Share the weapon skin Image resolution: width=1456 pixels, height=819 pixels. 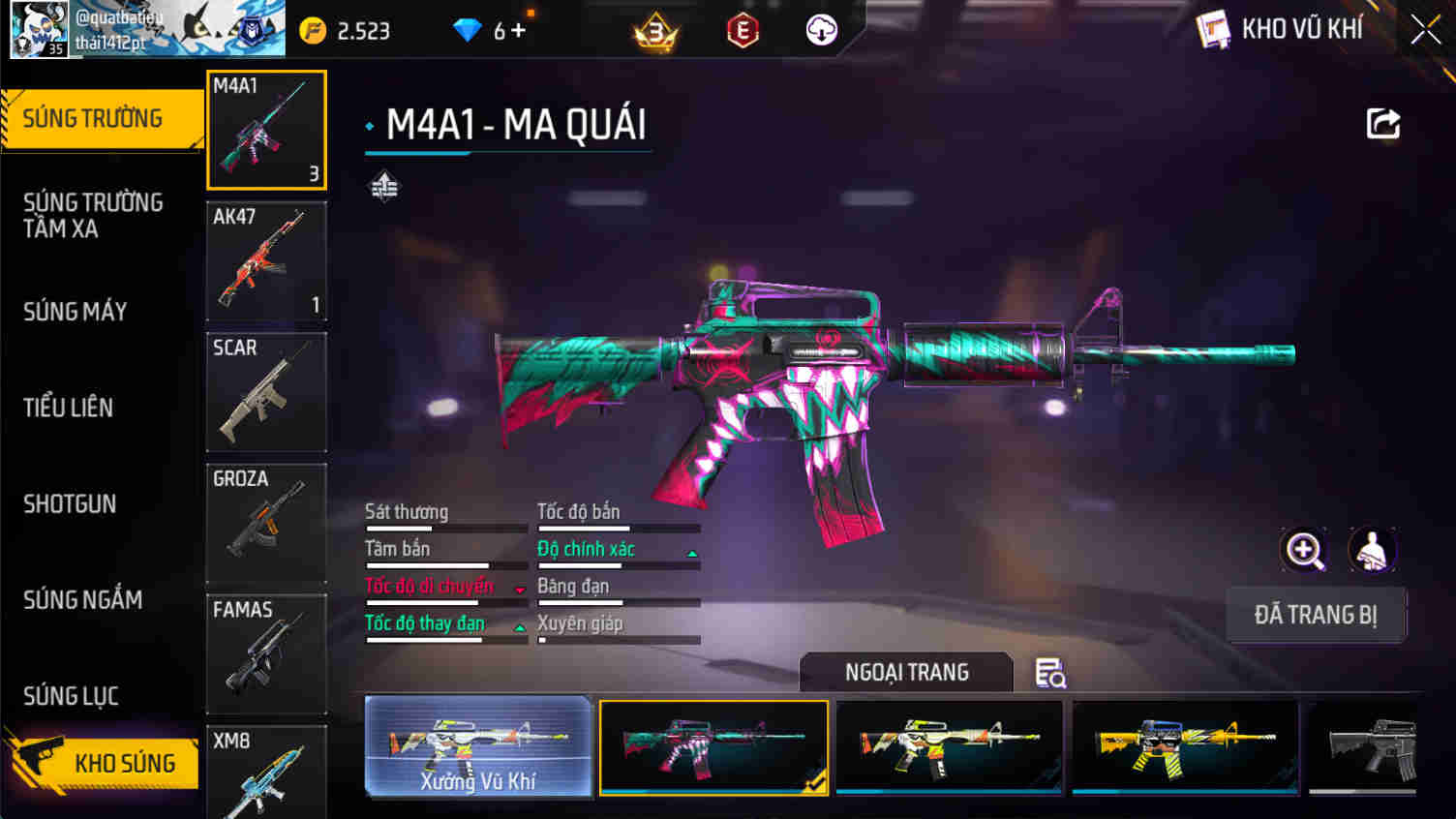coord(1382,124)
